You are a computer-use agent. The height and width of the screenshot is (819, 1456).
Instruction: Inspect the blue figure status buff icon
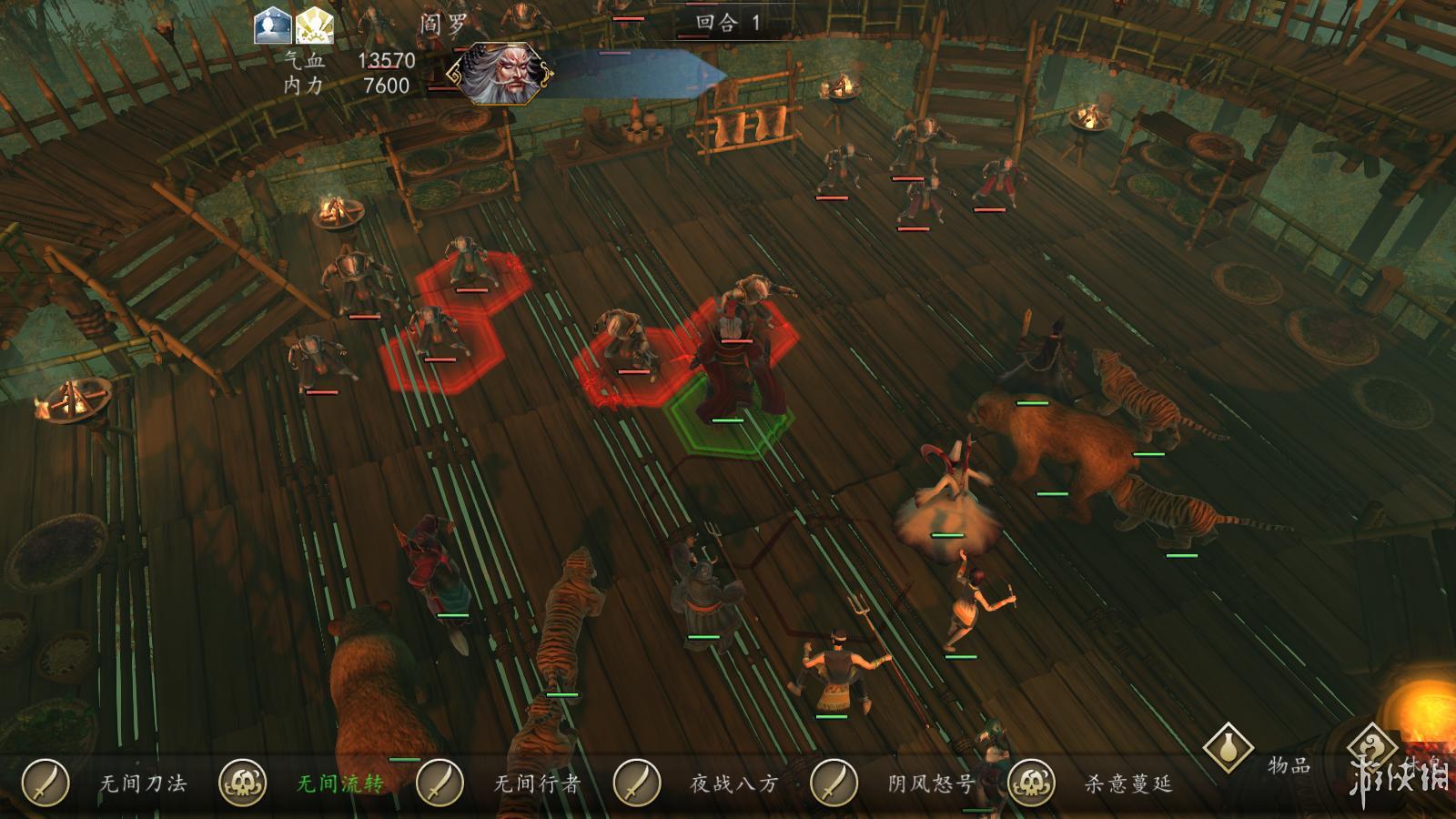272,27
